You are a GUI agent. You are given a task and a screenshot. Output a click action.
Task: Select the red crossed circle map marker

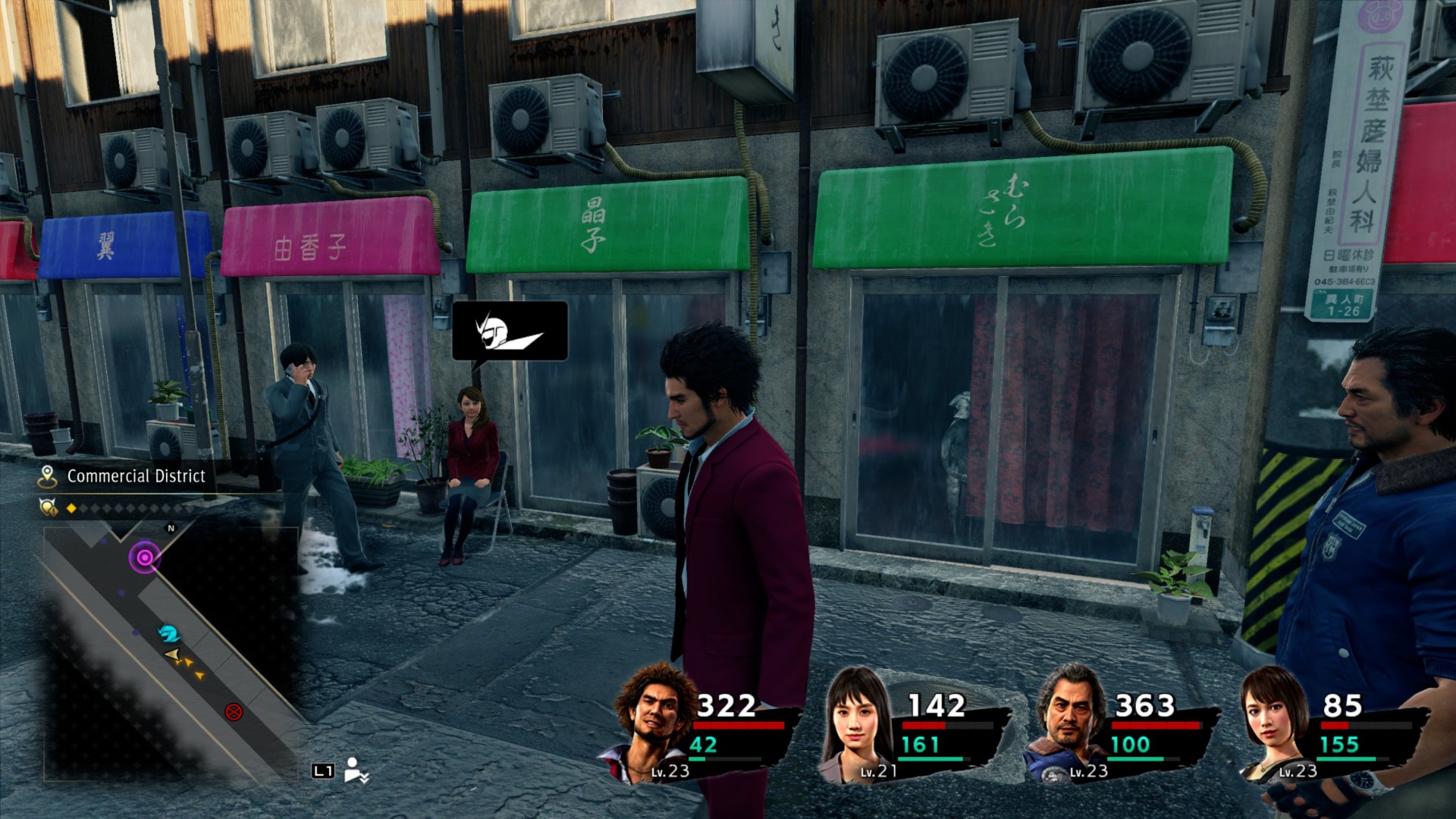(234, 711)
